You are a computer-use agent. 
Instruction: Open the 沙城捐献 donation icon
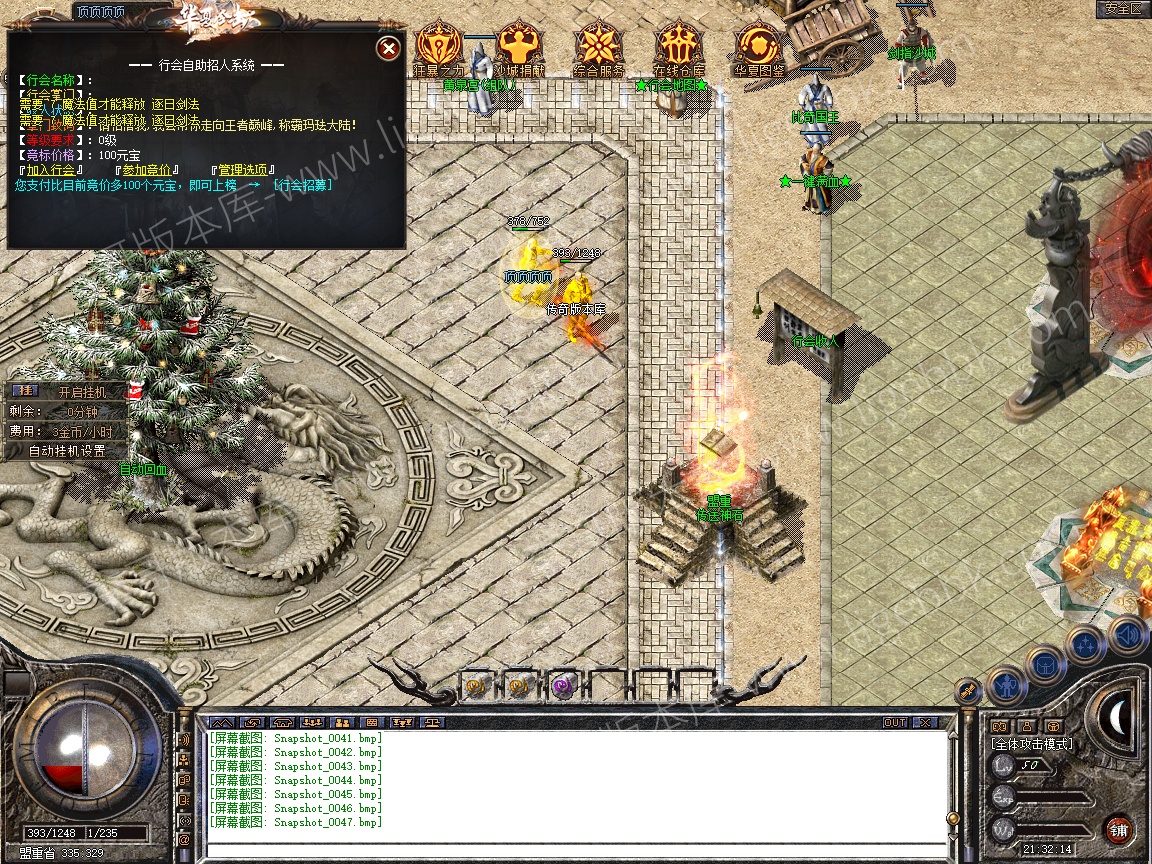pyautogui.click(x=519, y=46)
